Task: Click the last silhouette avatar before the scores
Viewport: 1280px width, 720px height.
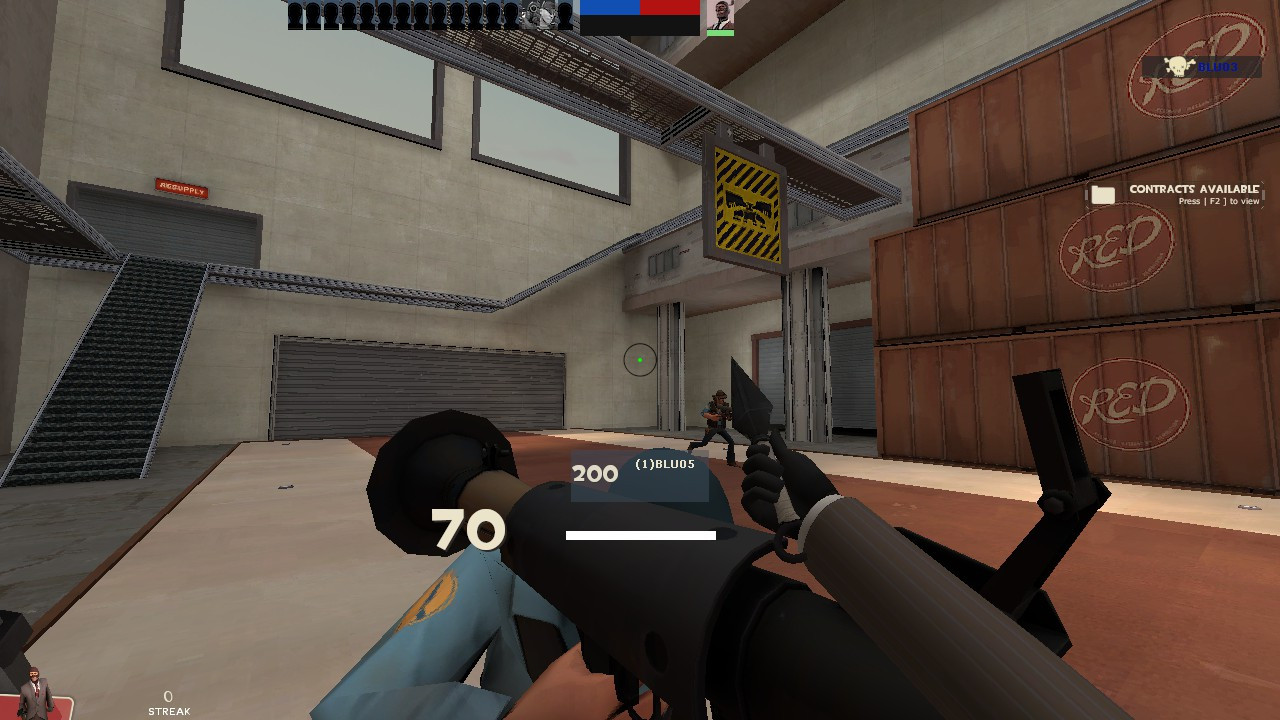Action: (x=567, y=15)
